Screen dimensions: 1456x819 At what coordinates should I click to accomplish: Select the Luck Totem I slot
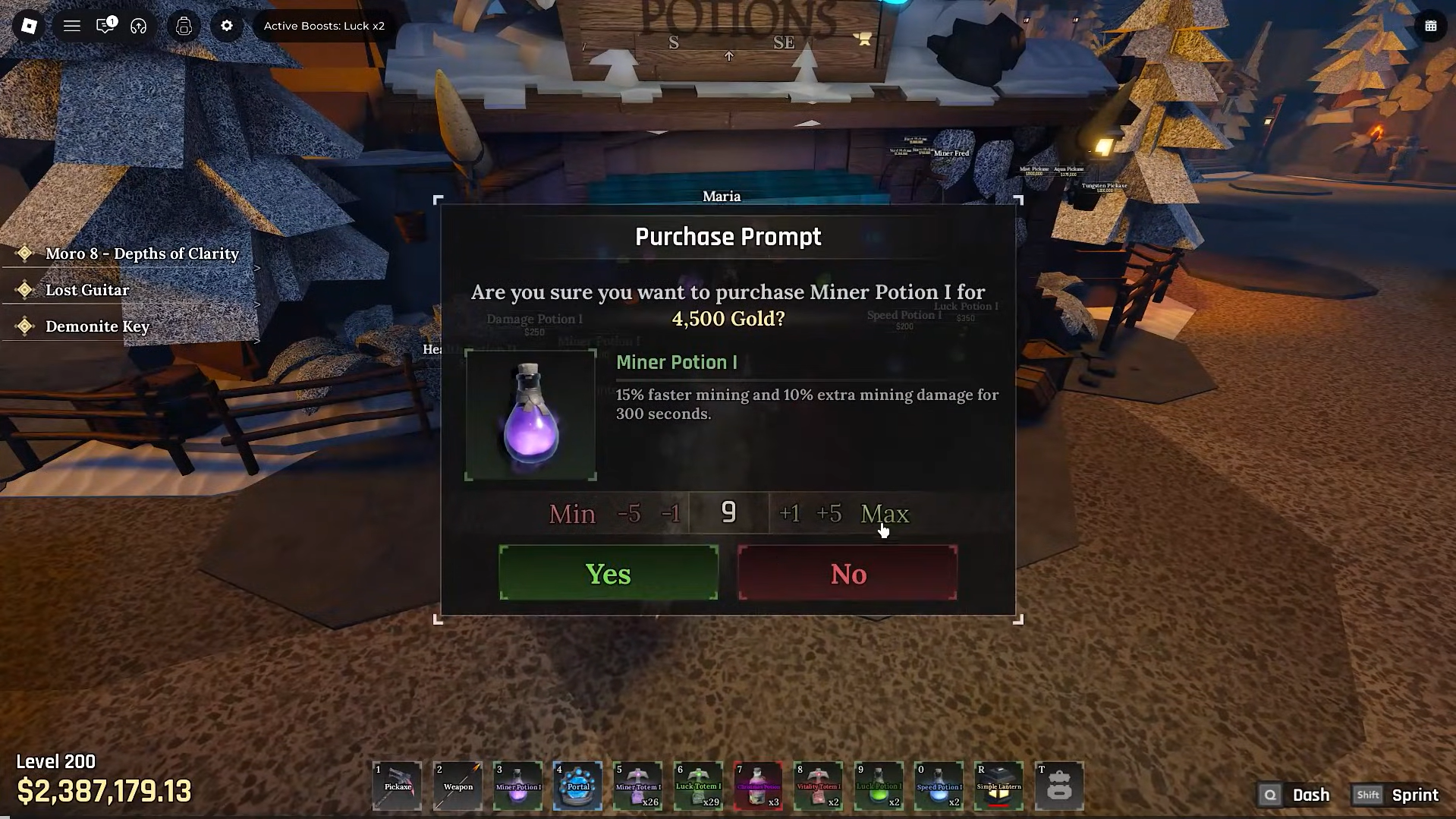pyautogui.click(x=698, y=786)
